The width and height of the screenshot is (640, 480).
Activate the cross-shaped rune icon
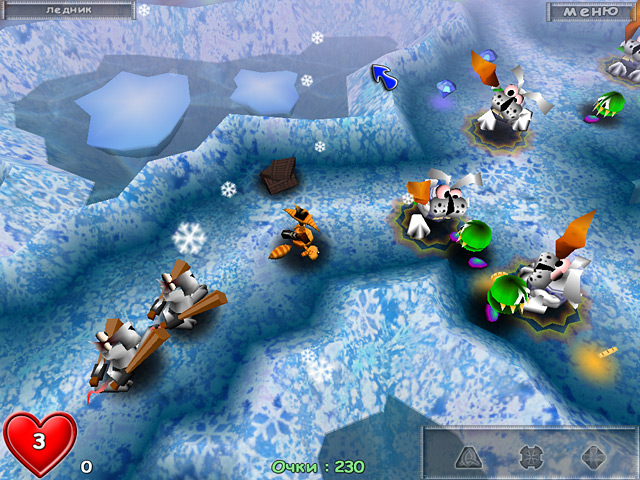click(531, 457)
